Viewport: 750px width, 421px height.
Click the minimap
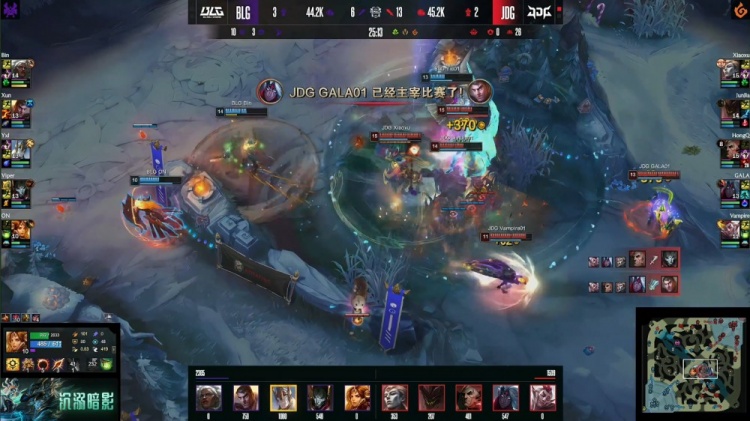692,364
